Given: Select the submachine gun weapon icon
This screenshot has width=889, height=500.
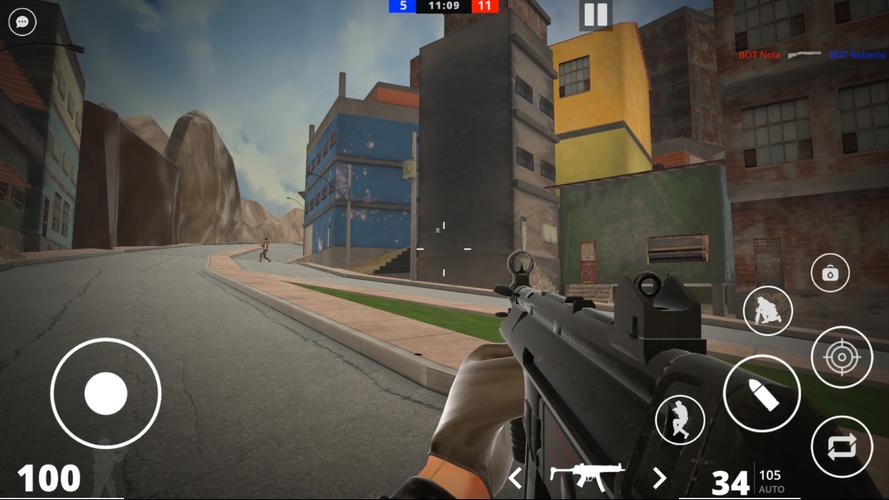Looking at the screenshot, I should (x=587, y=474).
